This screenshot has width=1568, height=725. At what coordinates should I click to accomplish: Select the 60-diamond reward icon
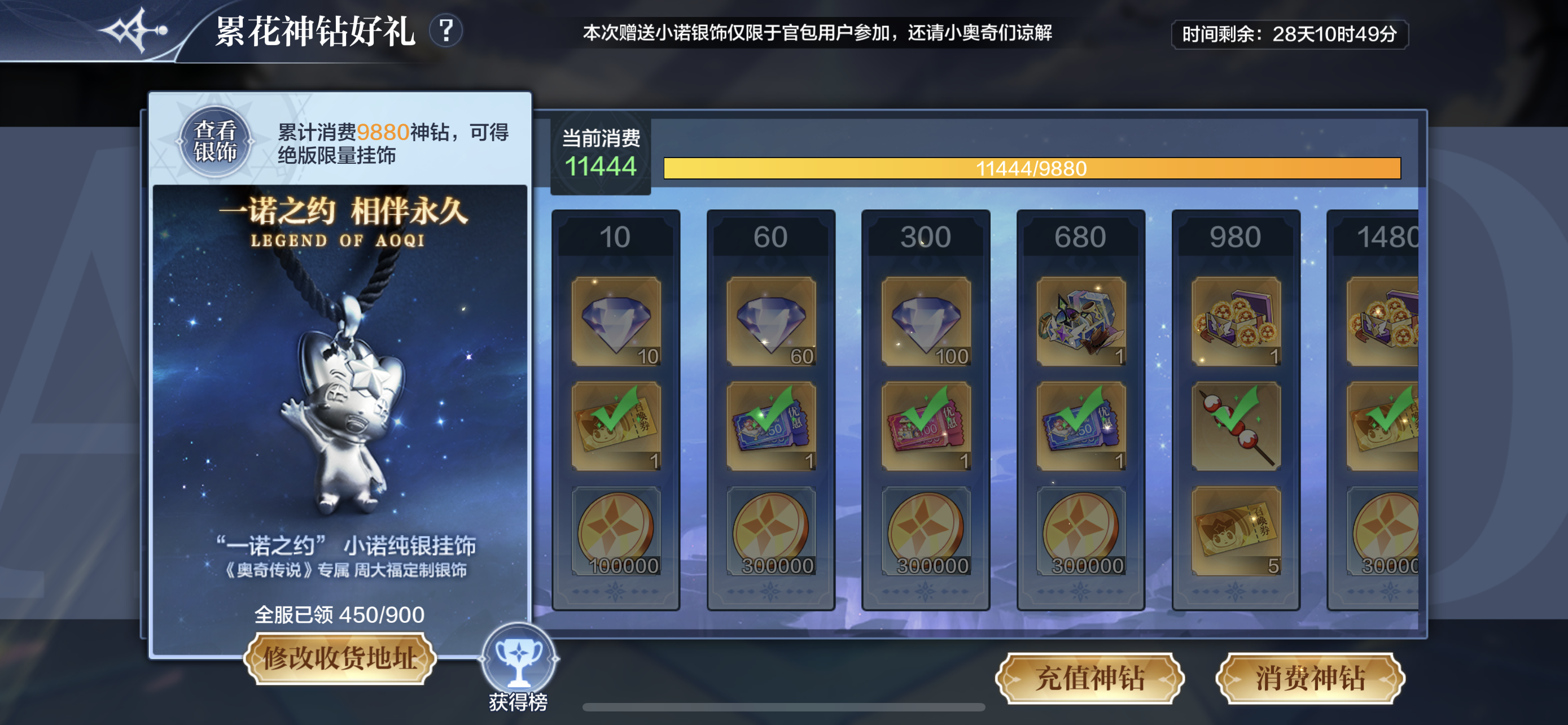(x=771, y=321)
